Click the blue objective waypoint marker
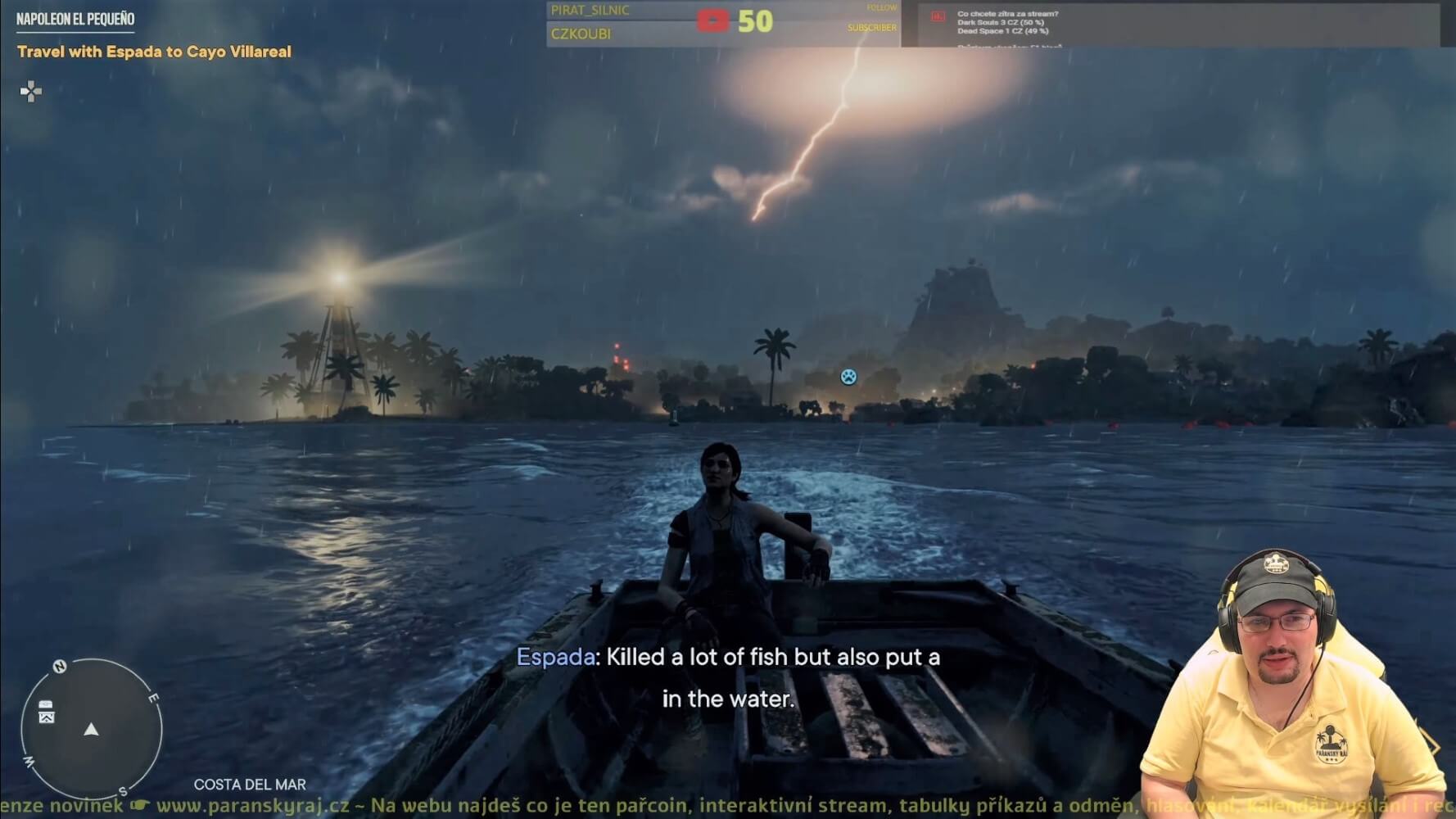 click(848, 377)
